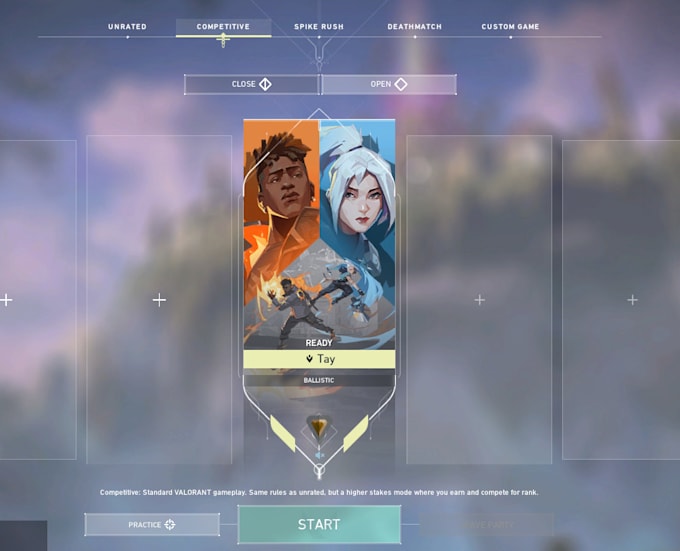Viewport: 680px width, 551px height.
Task: Select the Competitive mode tab
Action: (x=223, y=27)
